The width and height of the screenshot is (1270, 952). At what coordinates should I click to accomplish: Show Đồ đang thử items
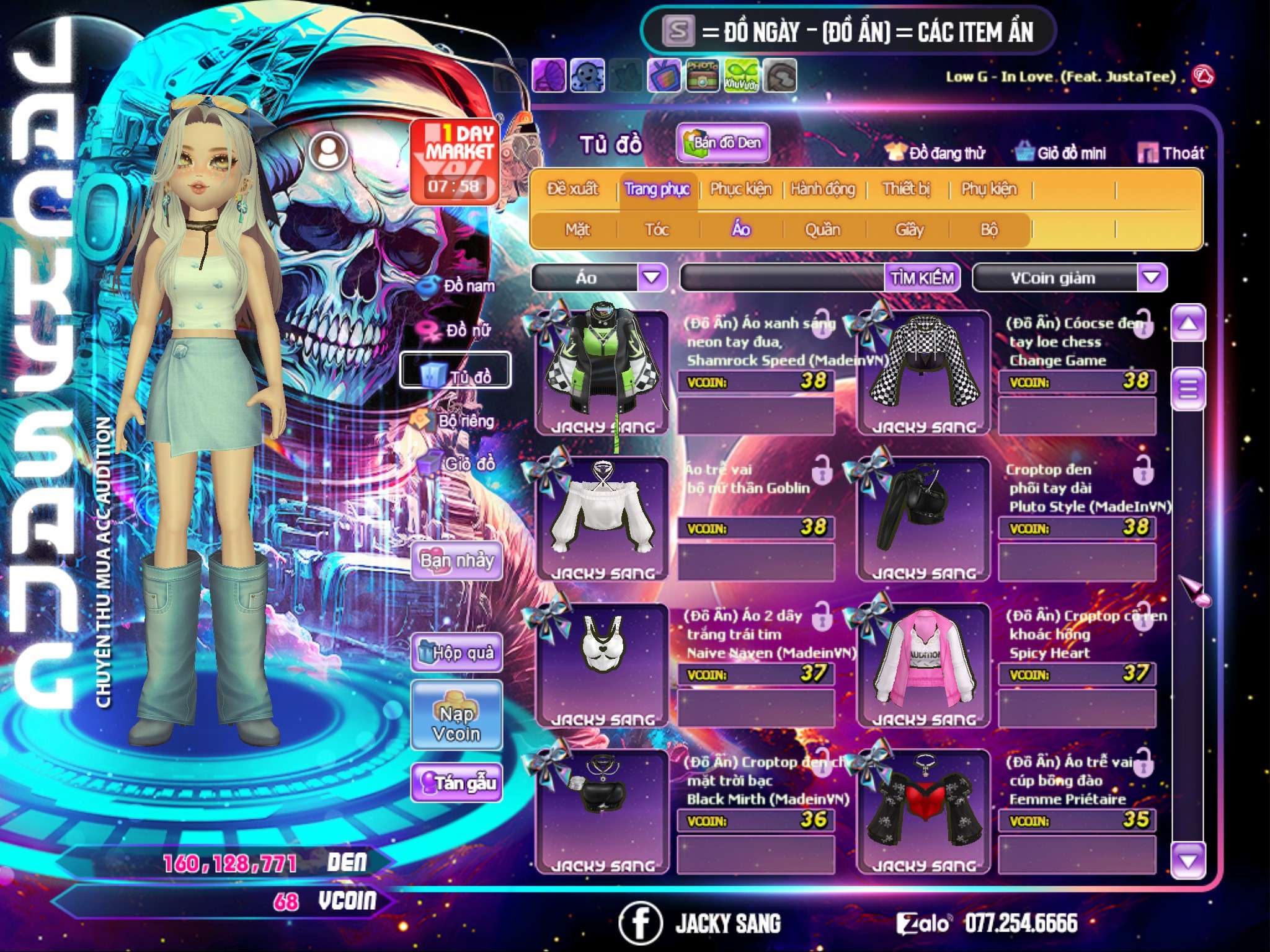tap(936, 153)
